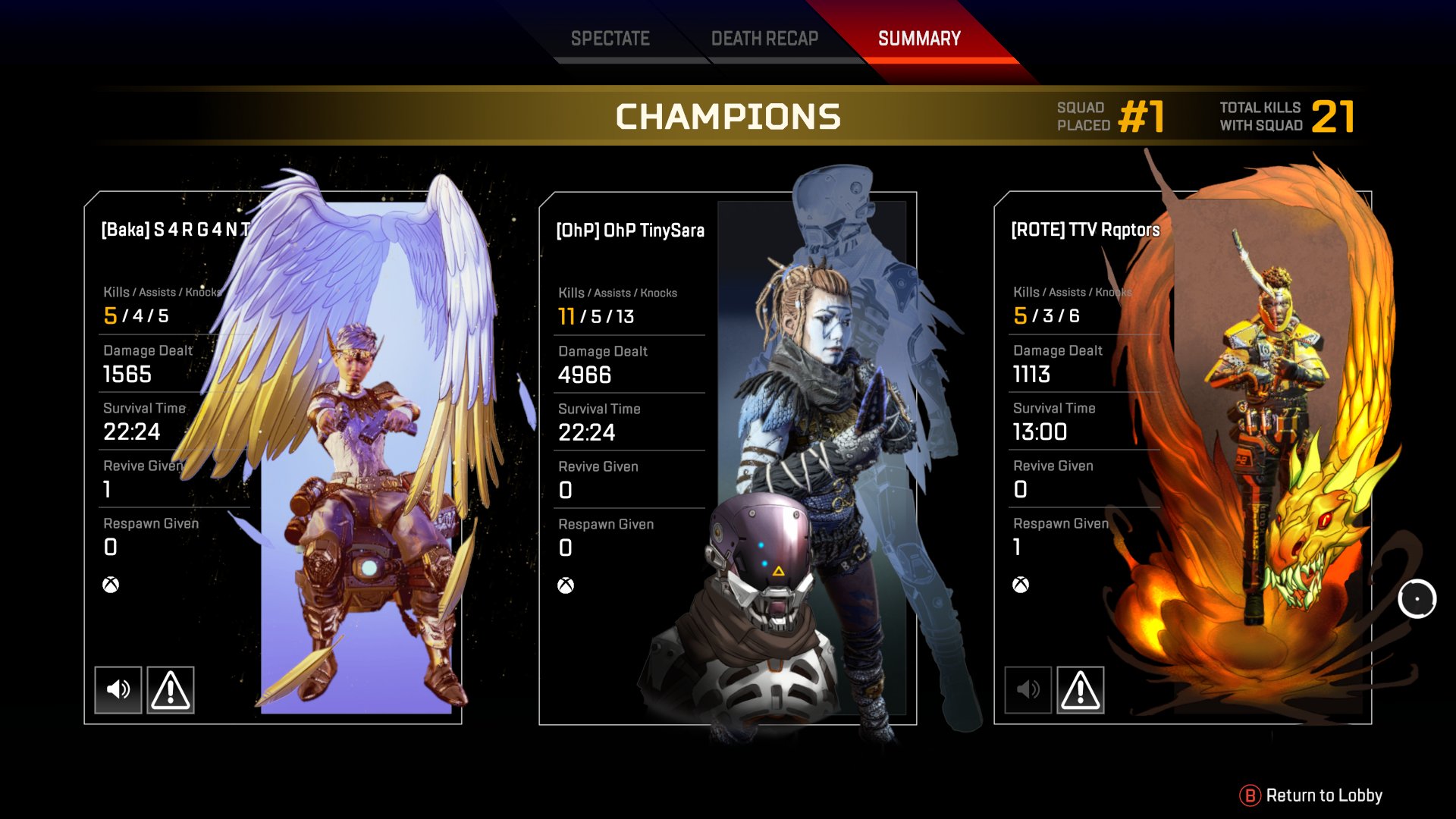Open the Spectate tab
This screenshot has width=1456, height=819.
(x=611, y=38)
